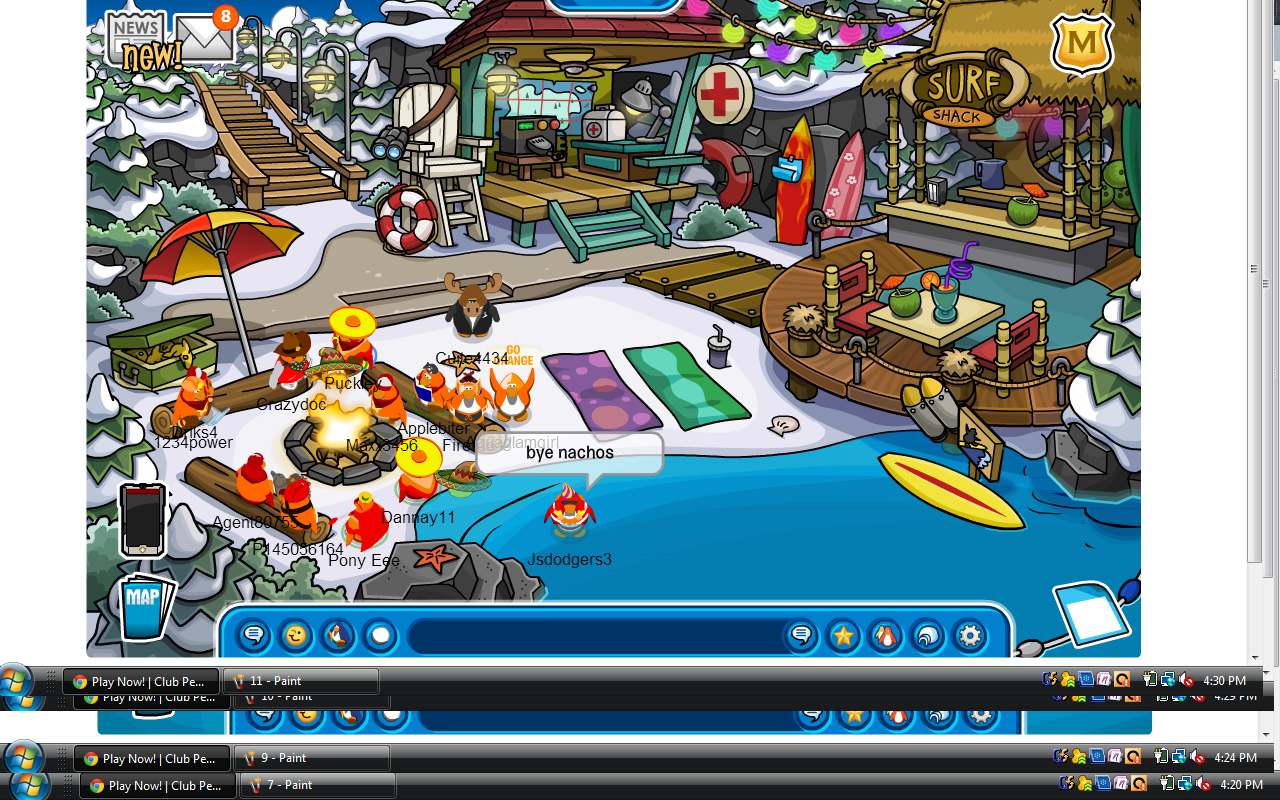Open the gear settings button
The image size is (1280, 800).
tap(969, 635)
